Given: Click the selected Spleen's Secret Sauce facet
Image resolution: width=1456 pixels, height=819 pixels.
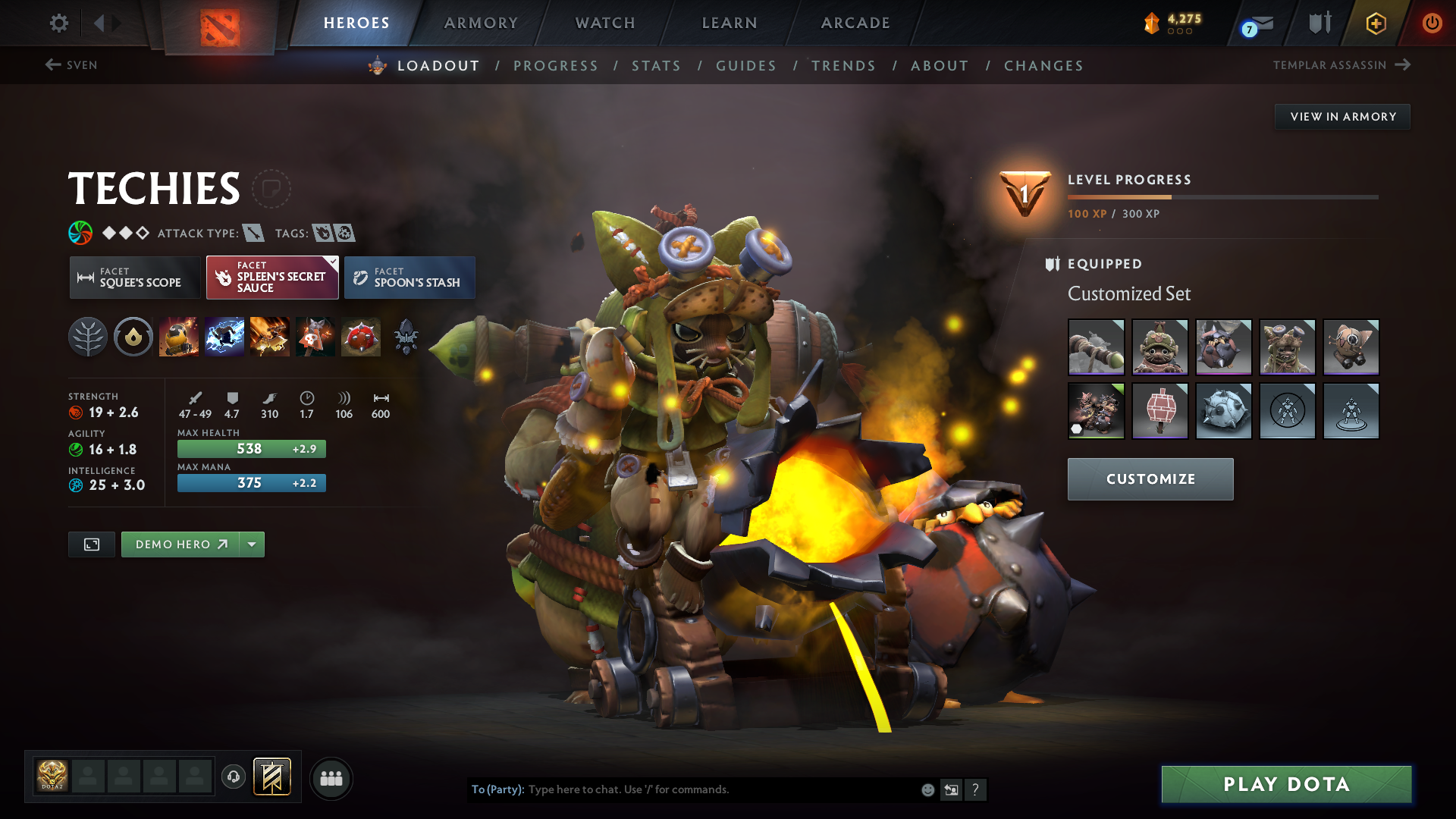Looking at the screenshot, I should coord(271,278).
